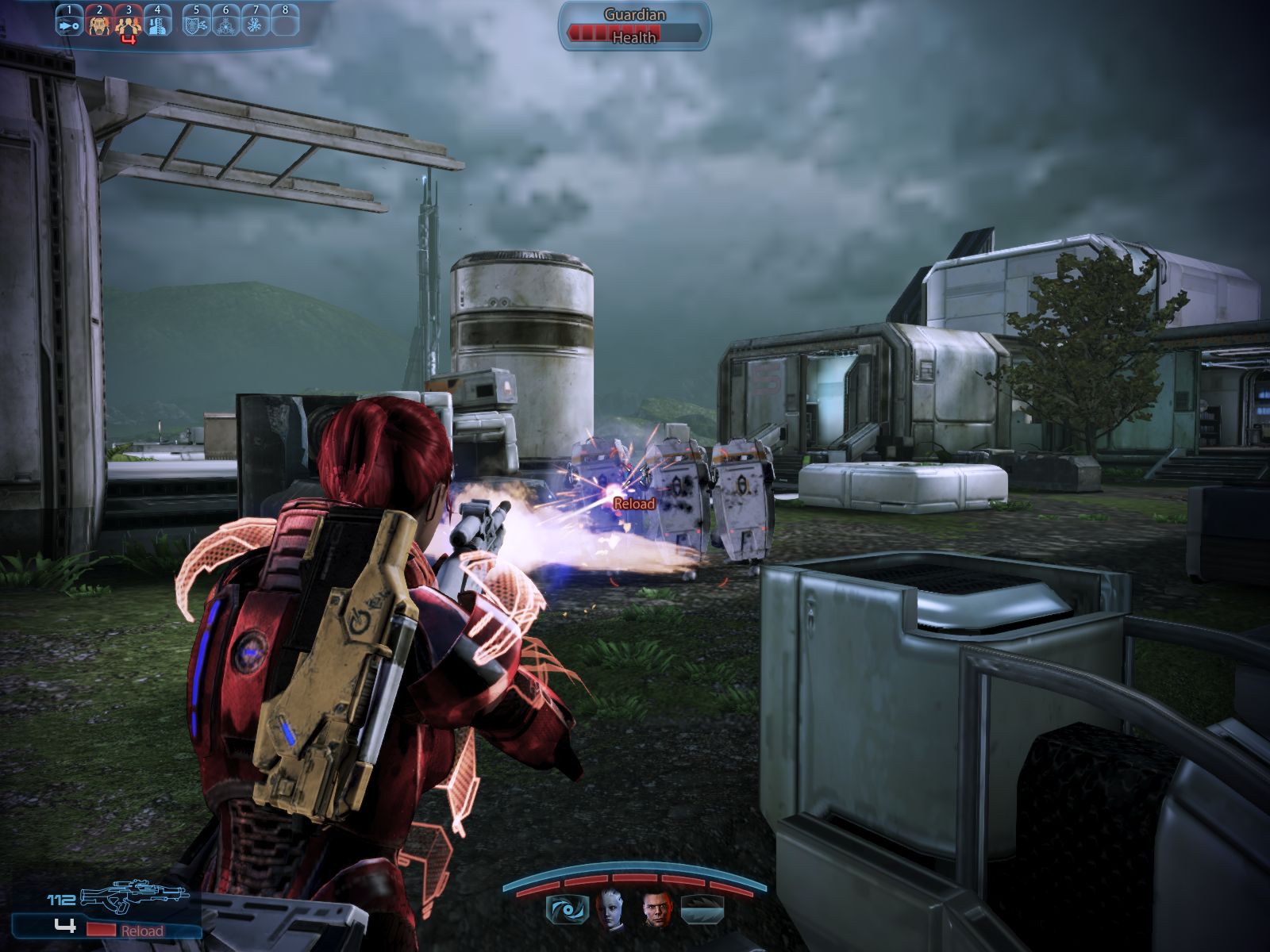Viewport: 1270px width, 952px height.
Task: Select the blue swirl power icon beside Liara
Action: (x=568, y=909)
